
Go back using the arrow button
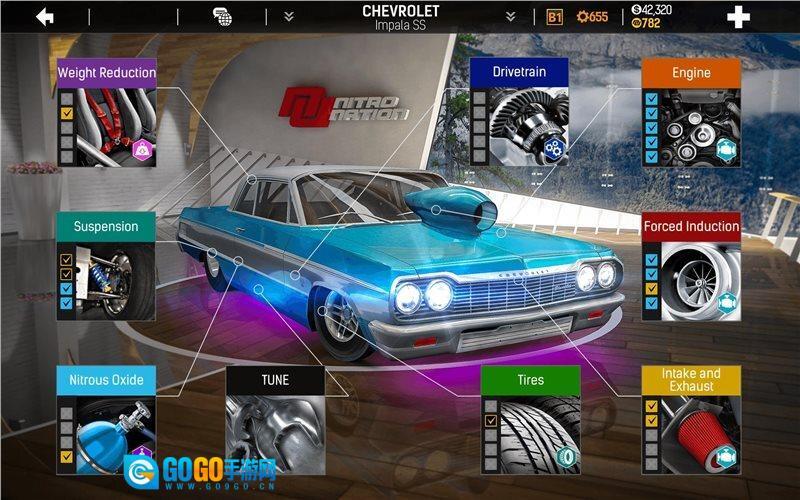coord(45,17)
